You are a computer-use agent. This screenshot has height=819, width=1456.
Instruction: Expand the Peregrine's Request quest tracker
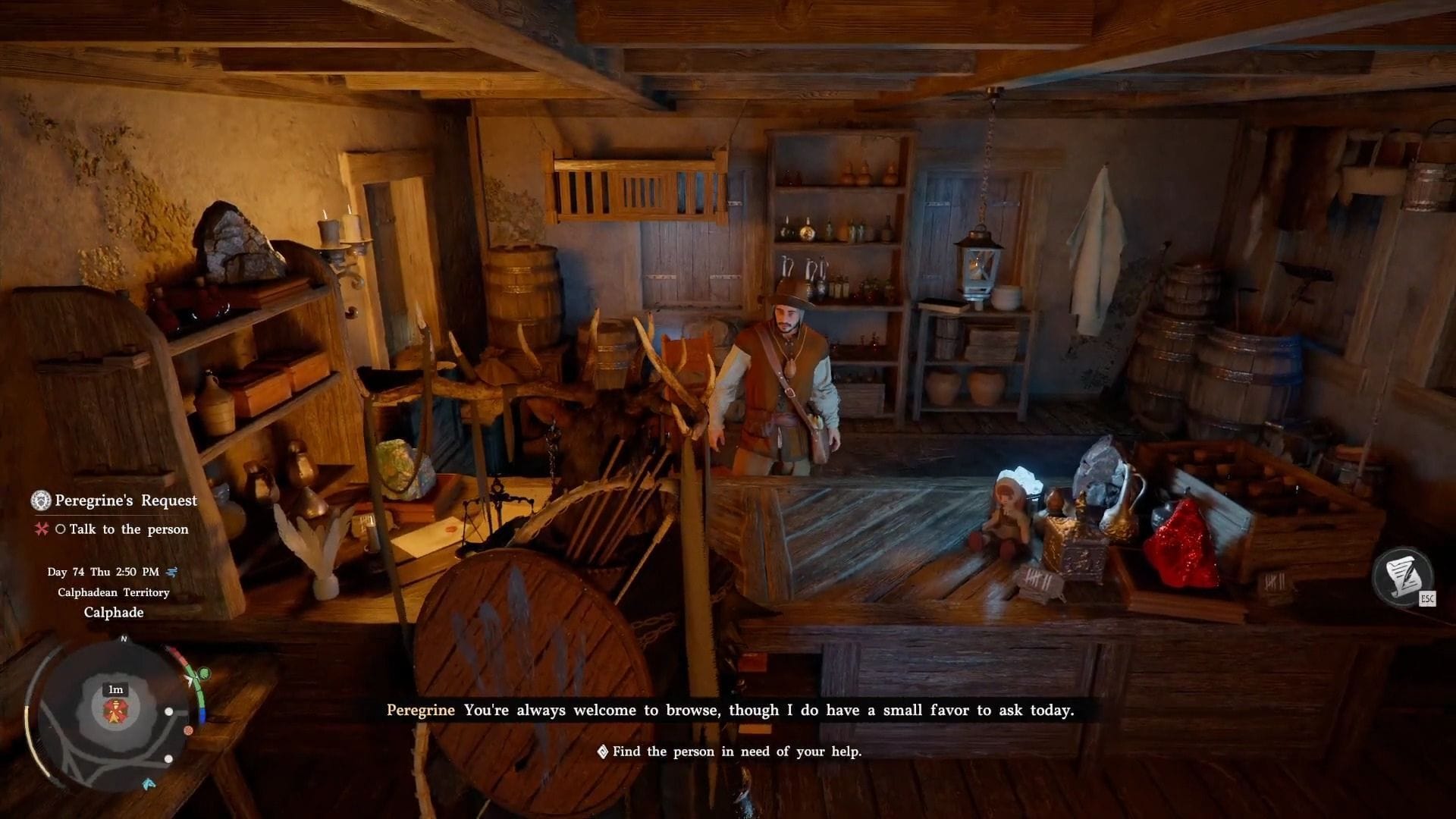click(126, 500)
